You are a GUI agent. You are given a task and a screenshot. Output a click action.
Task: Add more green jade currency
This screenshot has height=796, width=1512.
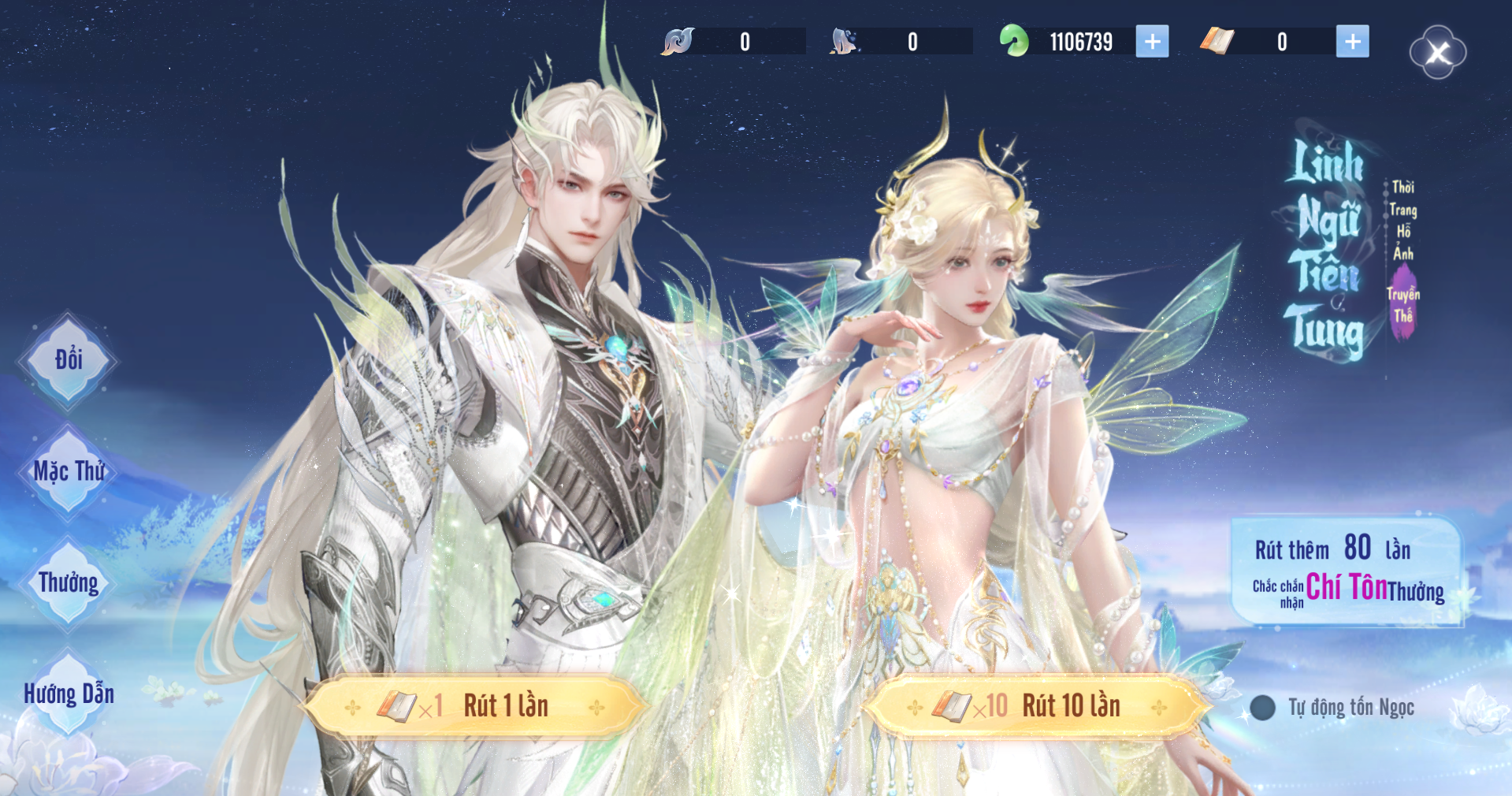[1152, 42]
